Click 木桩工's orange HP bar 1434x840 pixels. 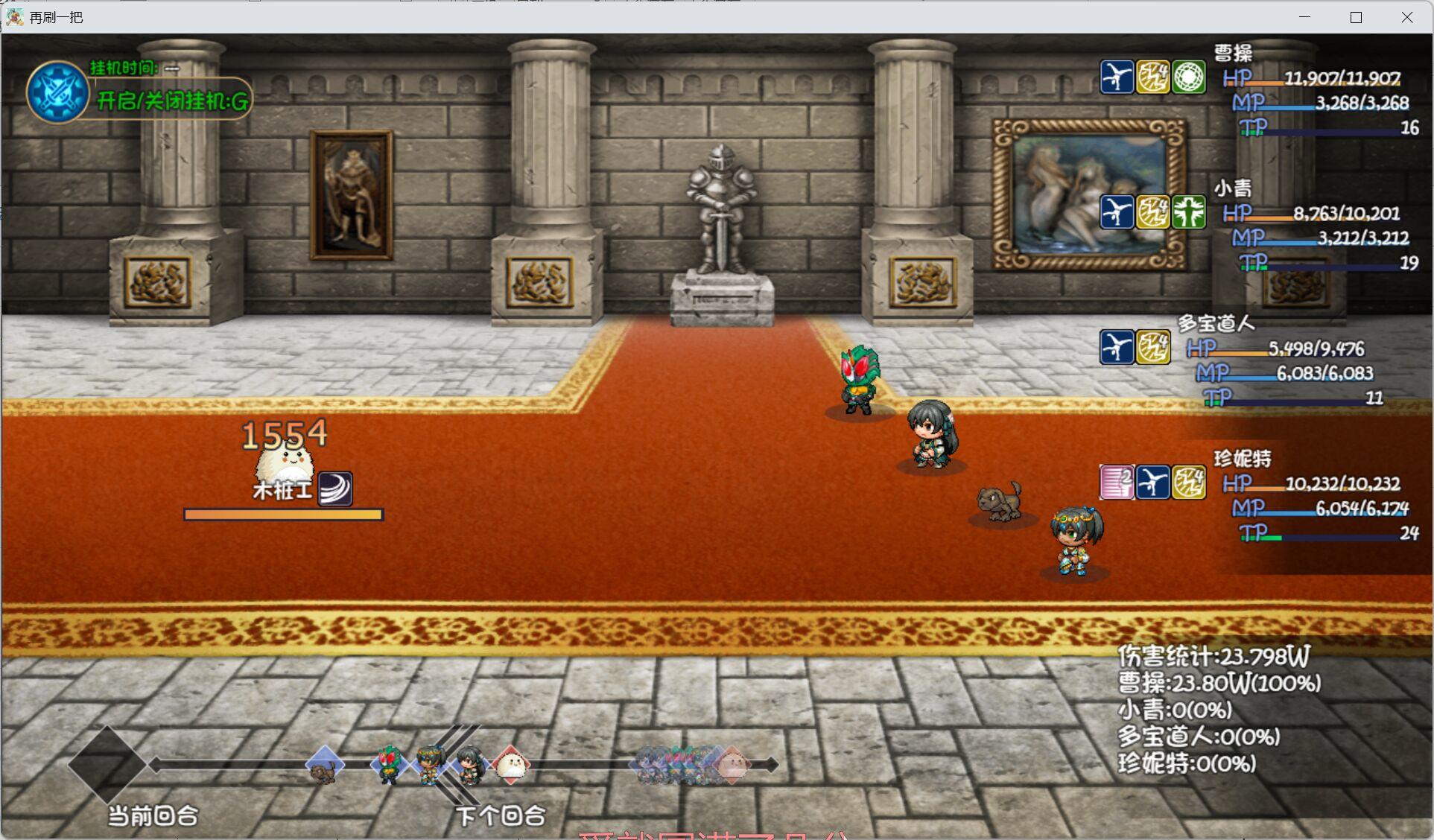click(283, 515)
